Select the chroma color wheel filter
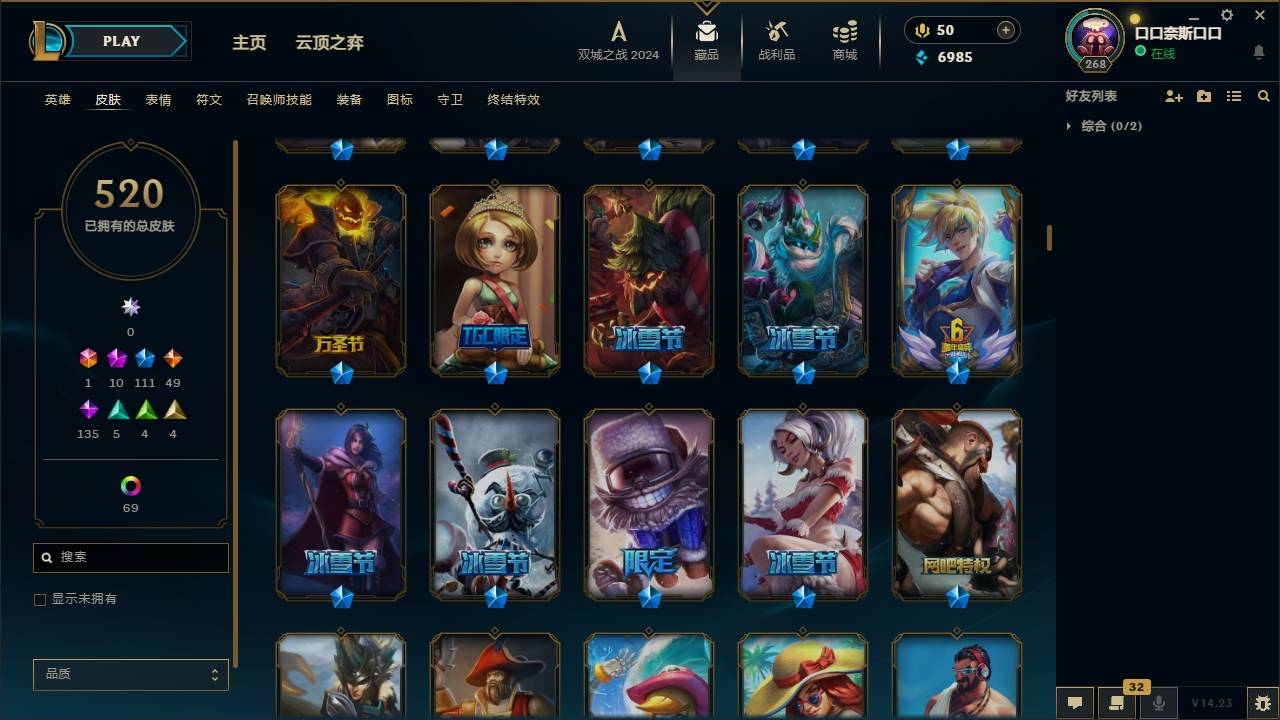 [129, 488]
